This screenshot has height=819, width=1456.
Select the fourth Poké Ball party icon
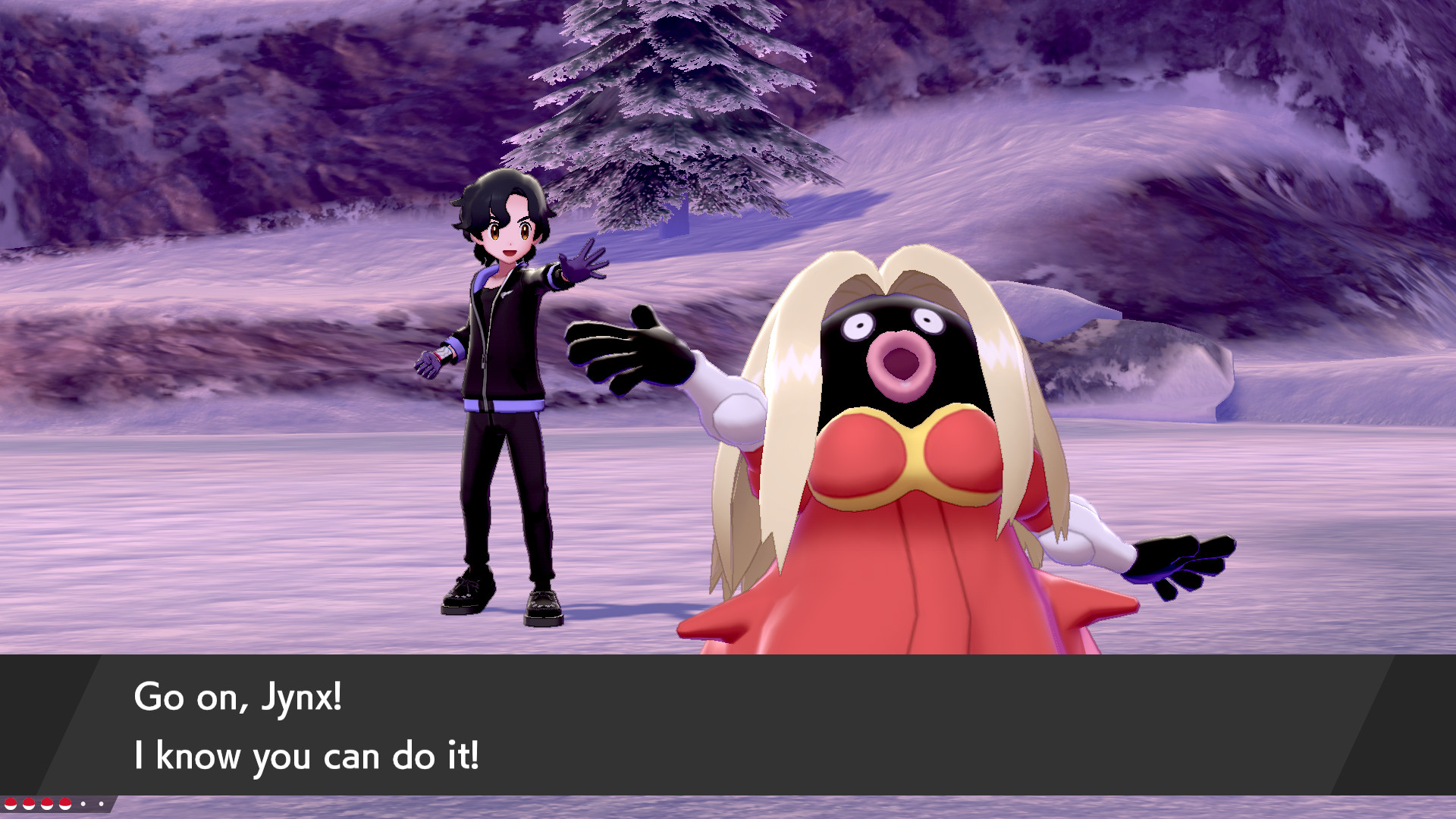[65, 804]
